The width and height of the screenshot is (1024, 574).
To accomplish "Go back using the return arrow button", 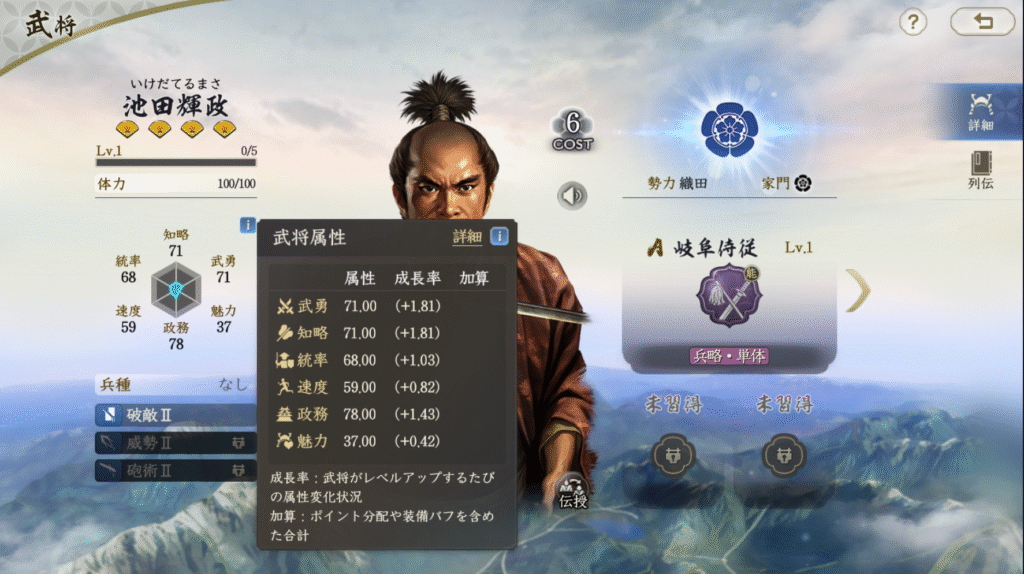I will click(981, 22).
